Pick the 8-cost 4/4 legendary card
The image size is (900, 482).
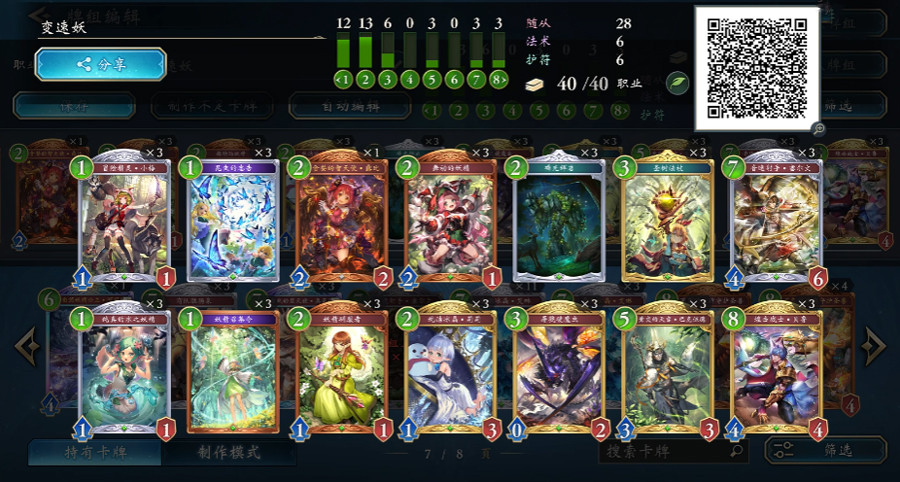click(x=777, y=370)
